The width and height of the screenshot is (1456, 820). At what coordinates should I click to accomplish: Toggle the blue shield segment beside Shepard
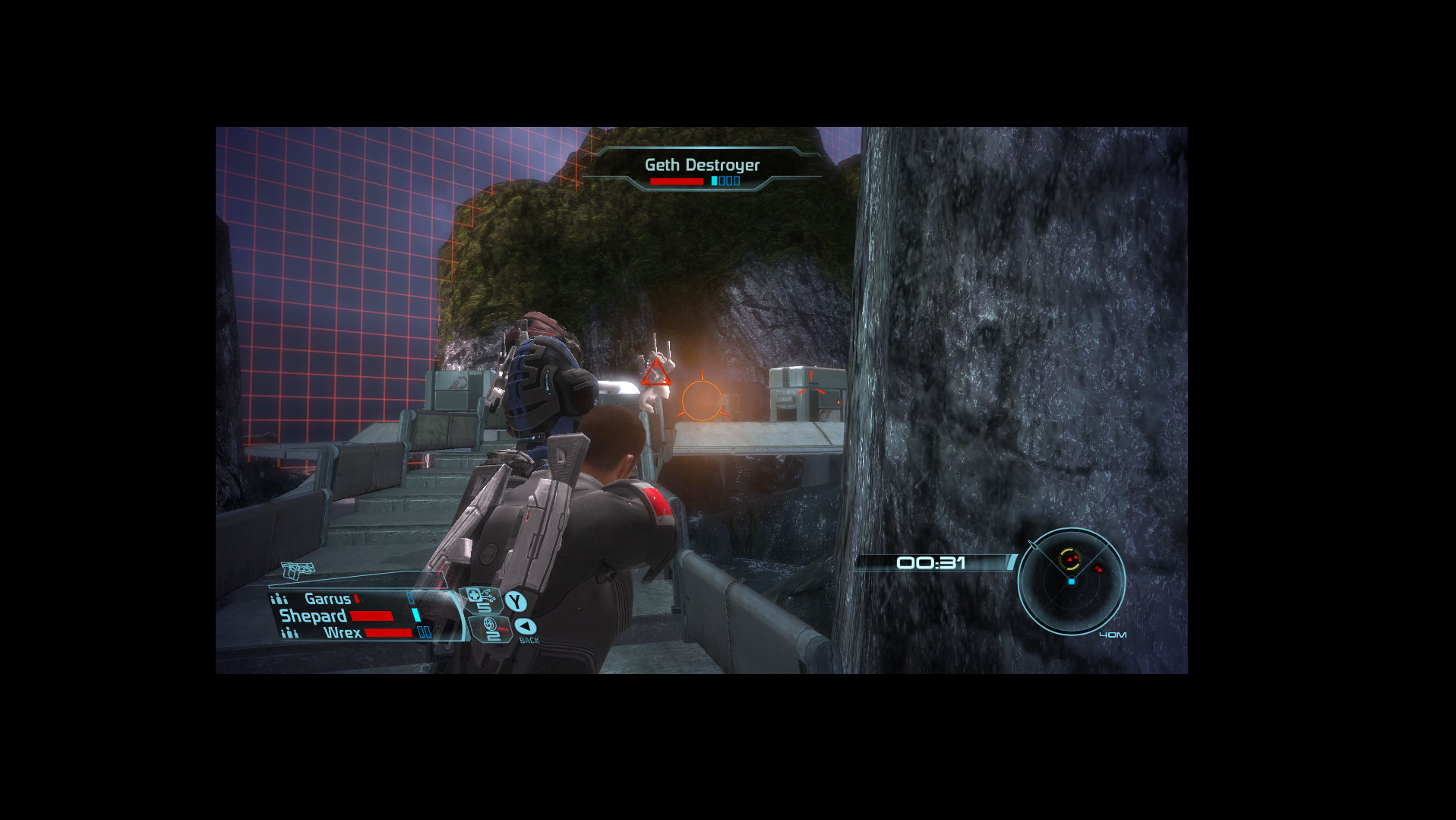pyautogui.click(x=415, y=616)
